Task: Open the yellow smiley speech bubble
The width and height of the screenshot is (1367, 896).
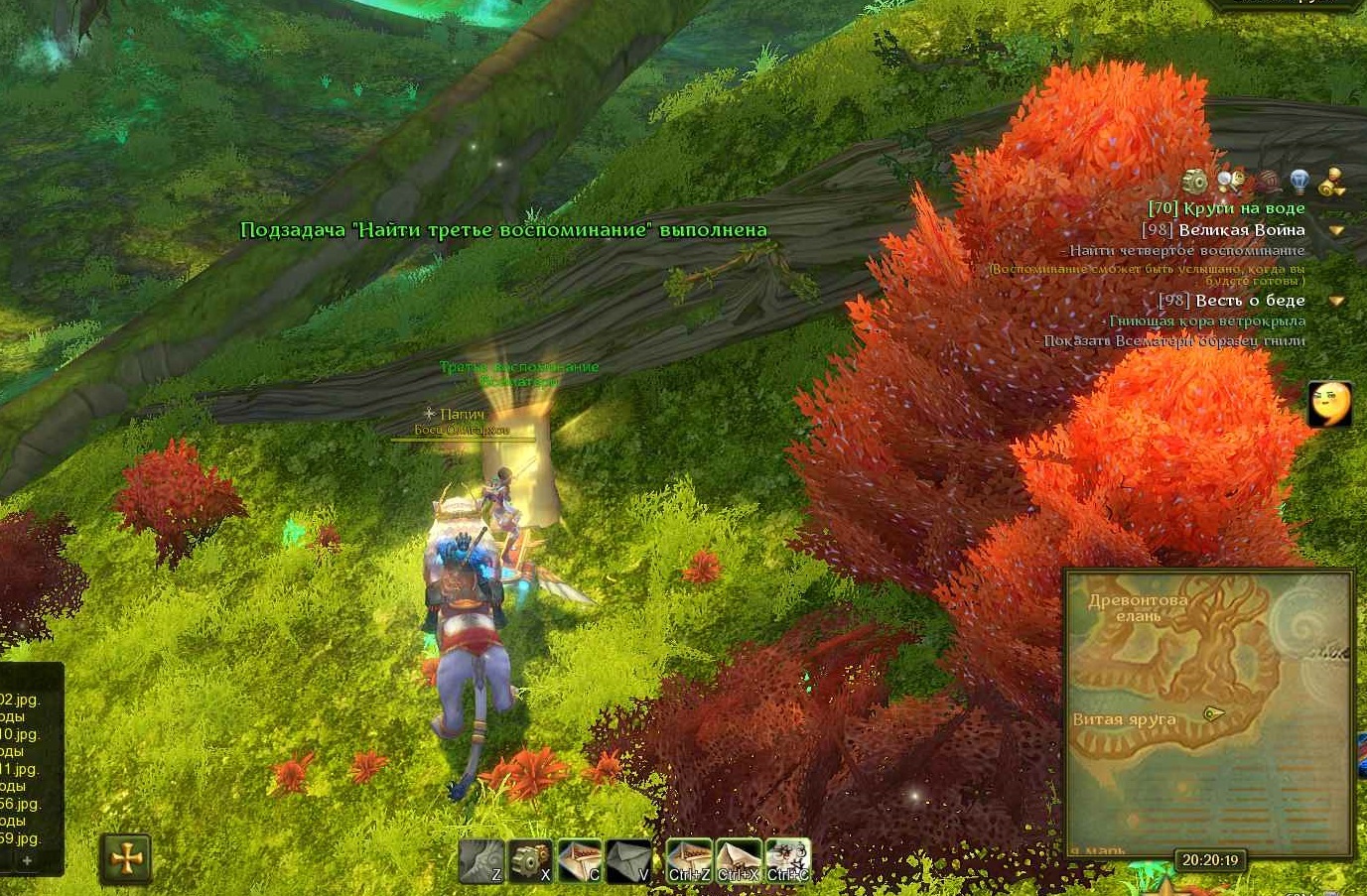Action: (1328, 403)
